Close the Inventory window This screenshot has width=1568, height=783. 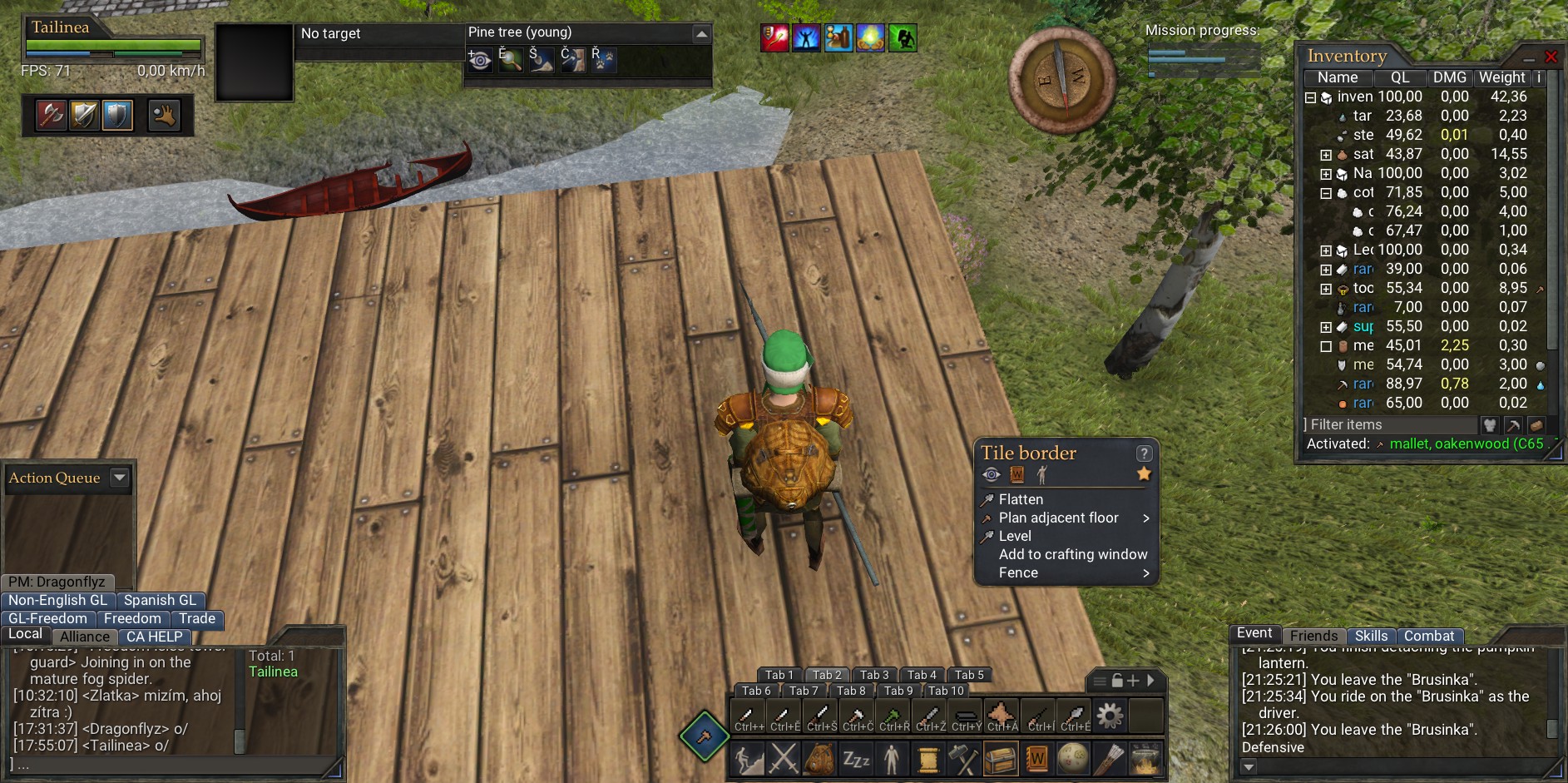(x=1551, y=57)
